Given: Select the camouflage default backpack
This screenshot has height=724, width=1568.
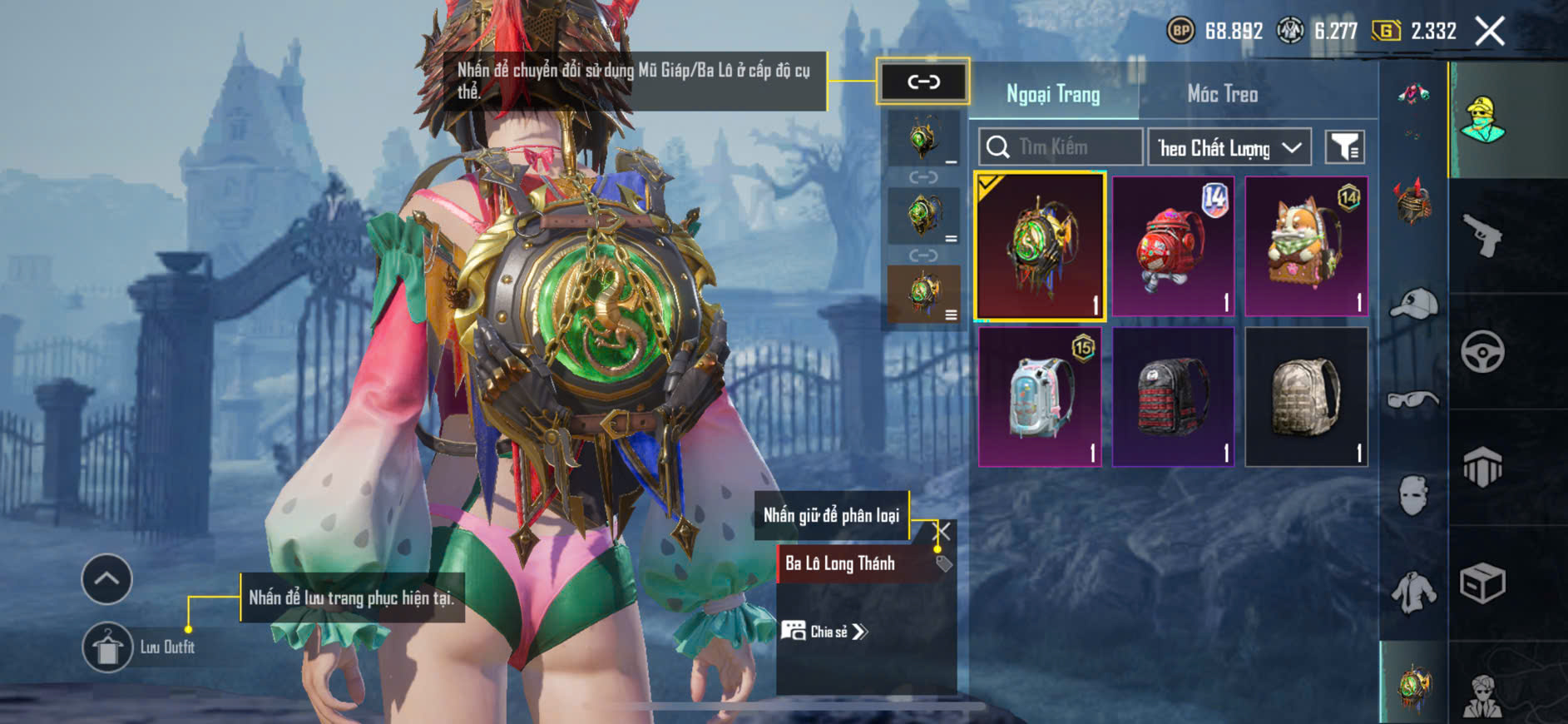Looking at the screenshot, I should [x=1306, y=397].
